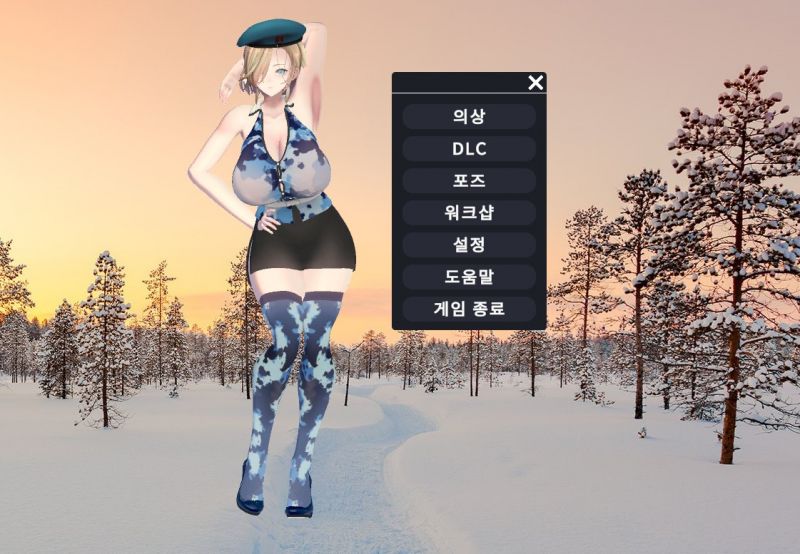Show the 도움말 (Help) page
Image resolution: width=800 pixels, height=554 pixels.
click(468, 277)
